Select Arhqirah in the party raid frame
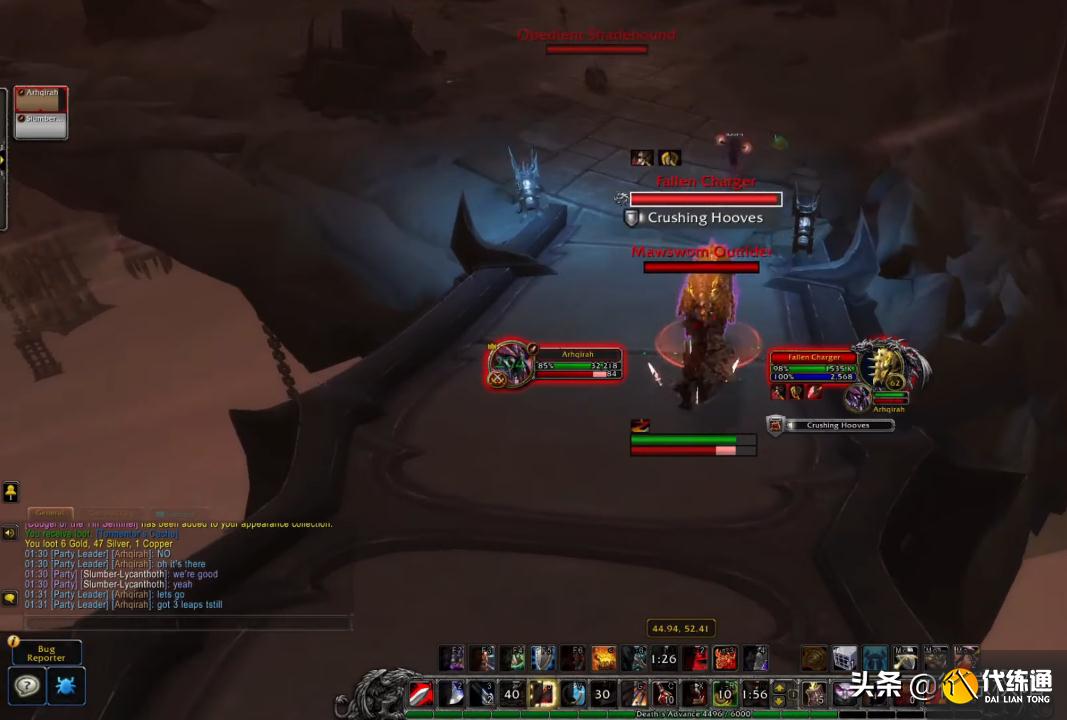The width and height of the screenshot is (1067, 720). click(41, 99)
